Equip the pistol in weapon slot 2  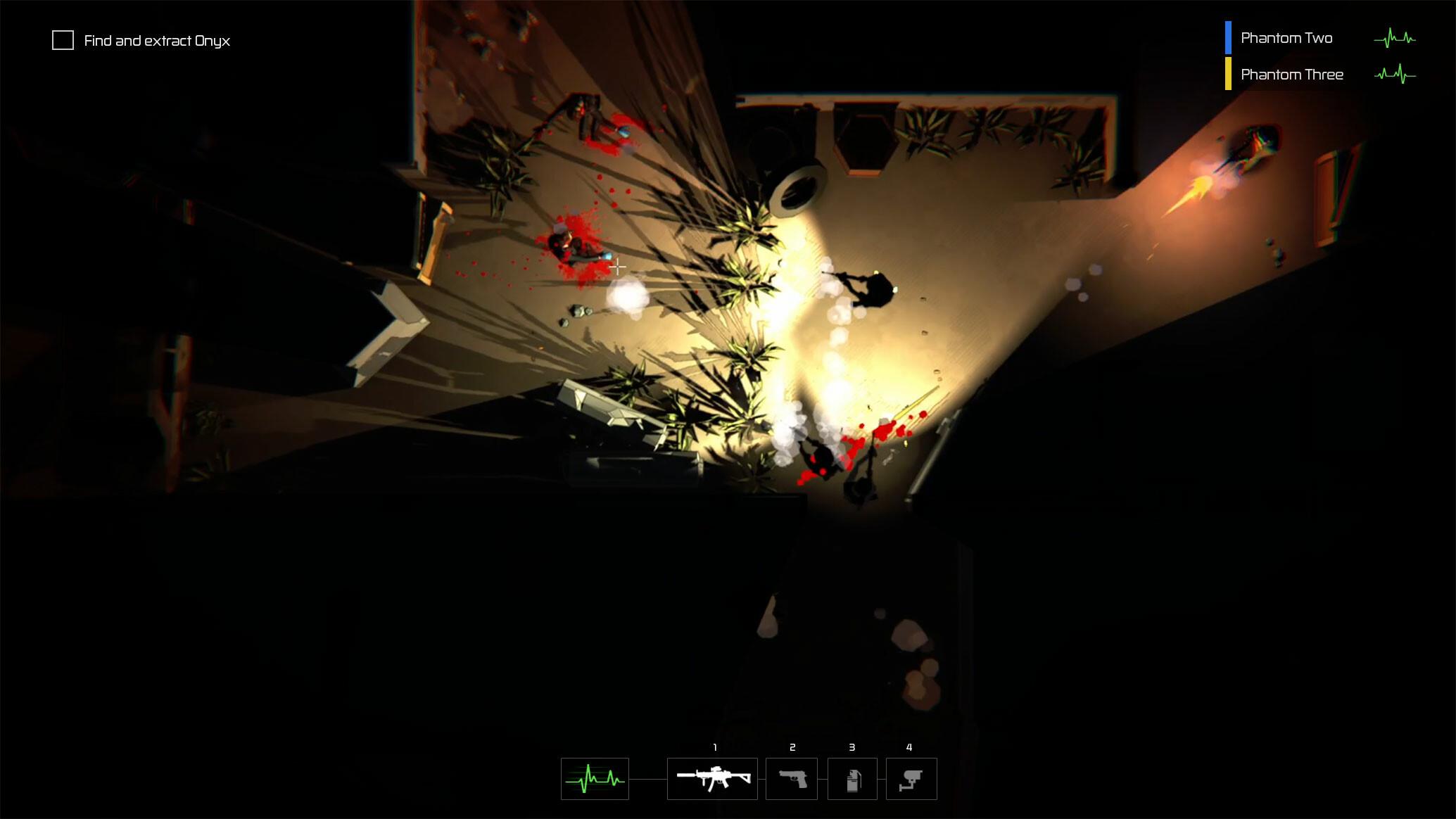click(792, 778)
